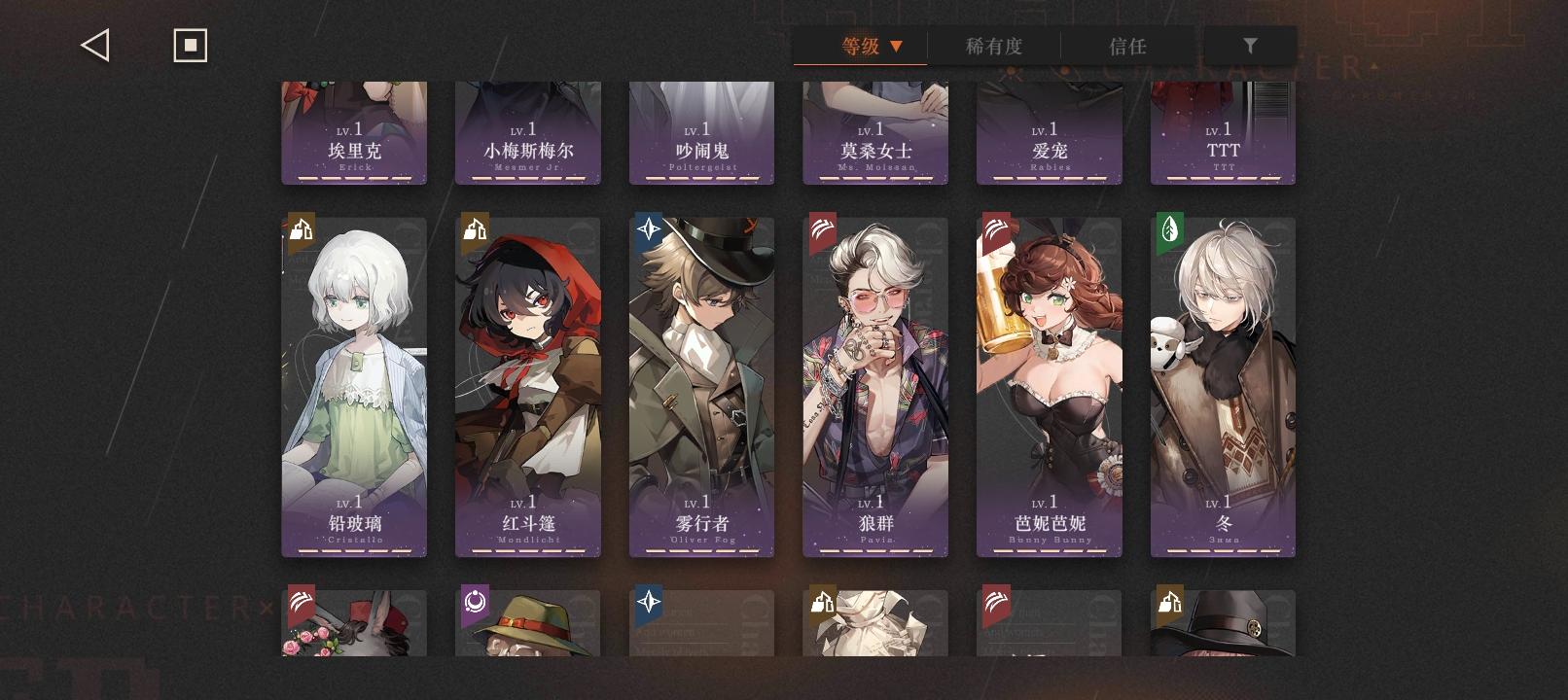The height and width of the screenshot is (700, 1568).
Task: Click the back arrow at top left
Action: tap(94, 44)
